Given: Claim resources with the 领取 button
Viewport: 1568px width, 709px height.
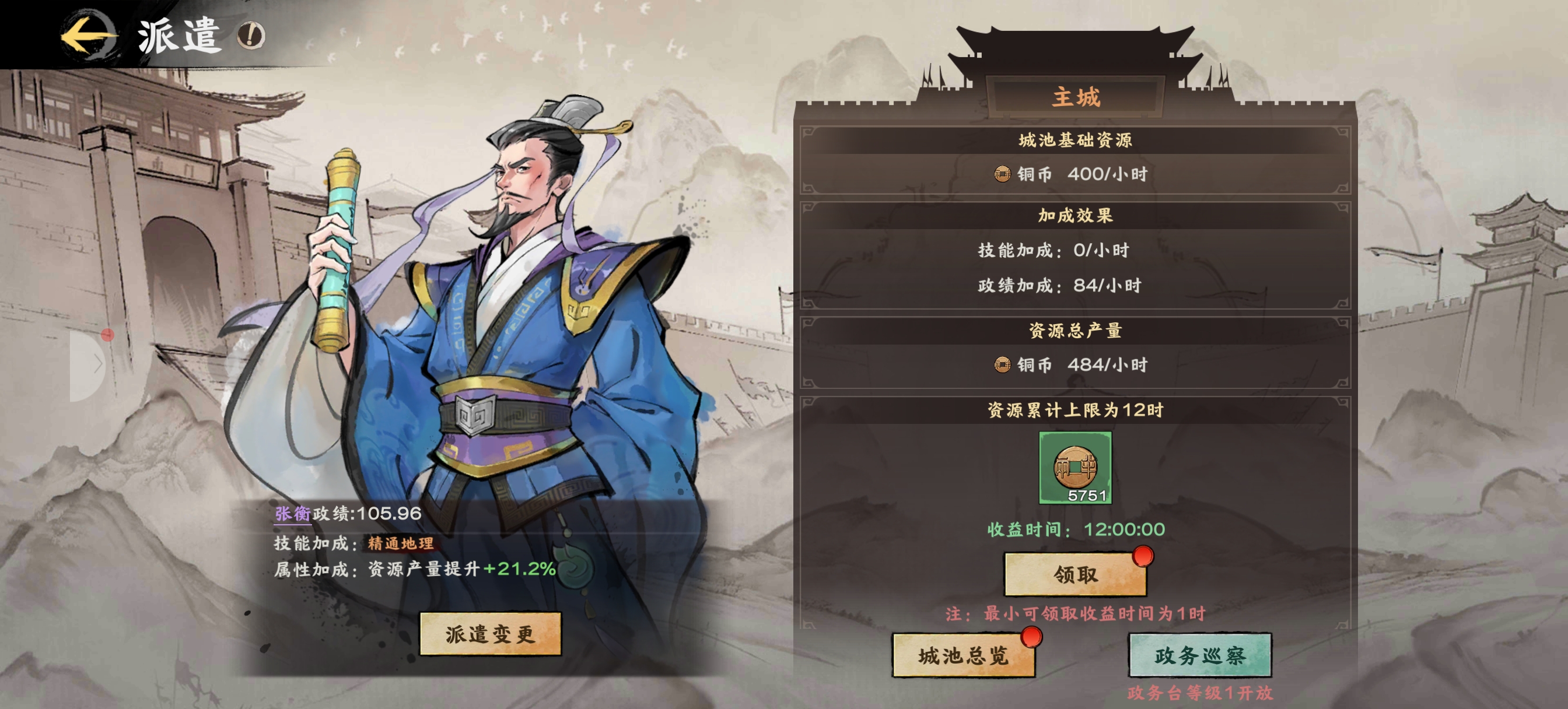Looking at the screenshot, I should point(1075,574).
